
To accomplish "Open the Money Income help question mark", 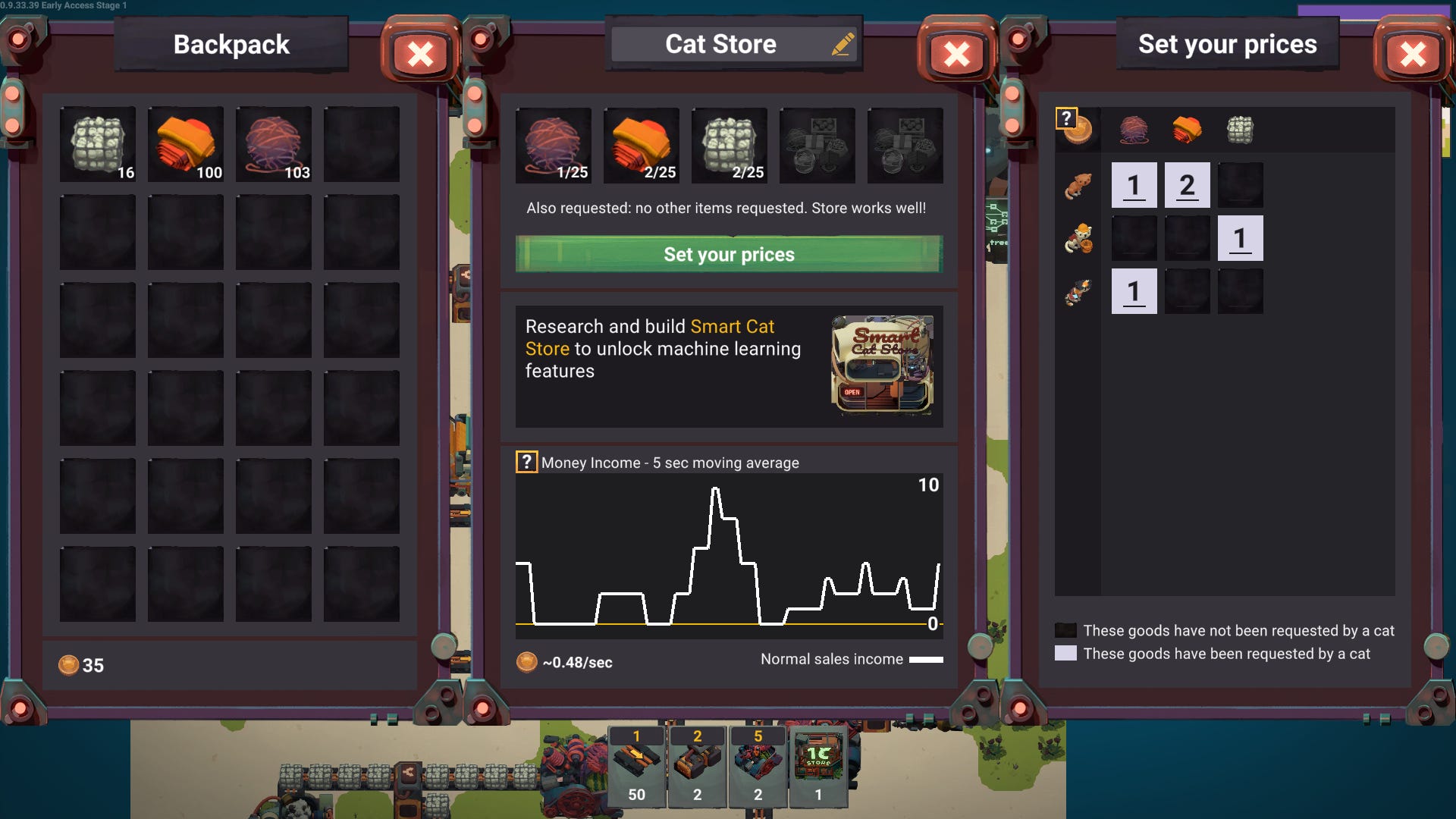I will pyautogui.click(x=528, y=461).
